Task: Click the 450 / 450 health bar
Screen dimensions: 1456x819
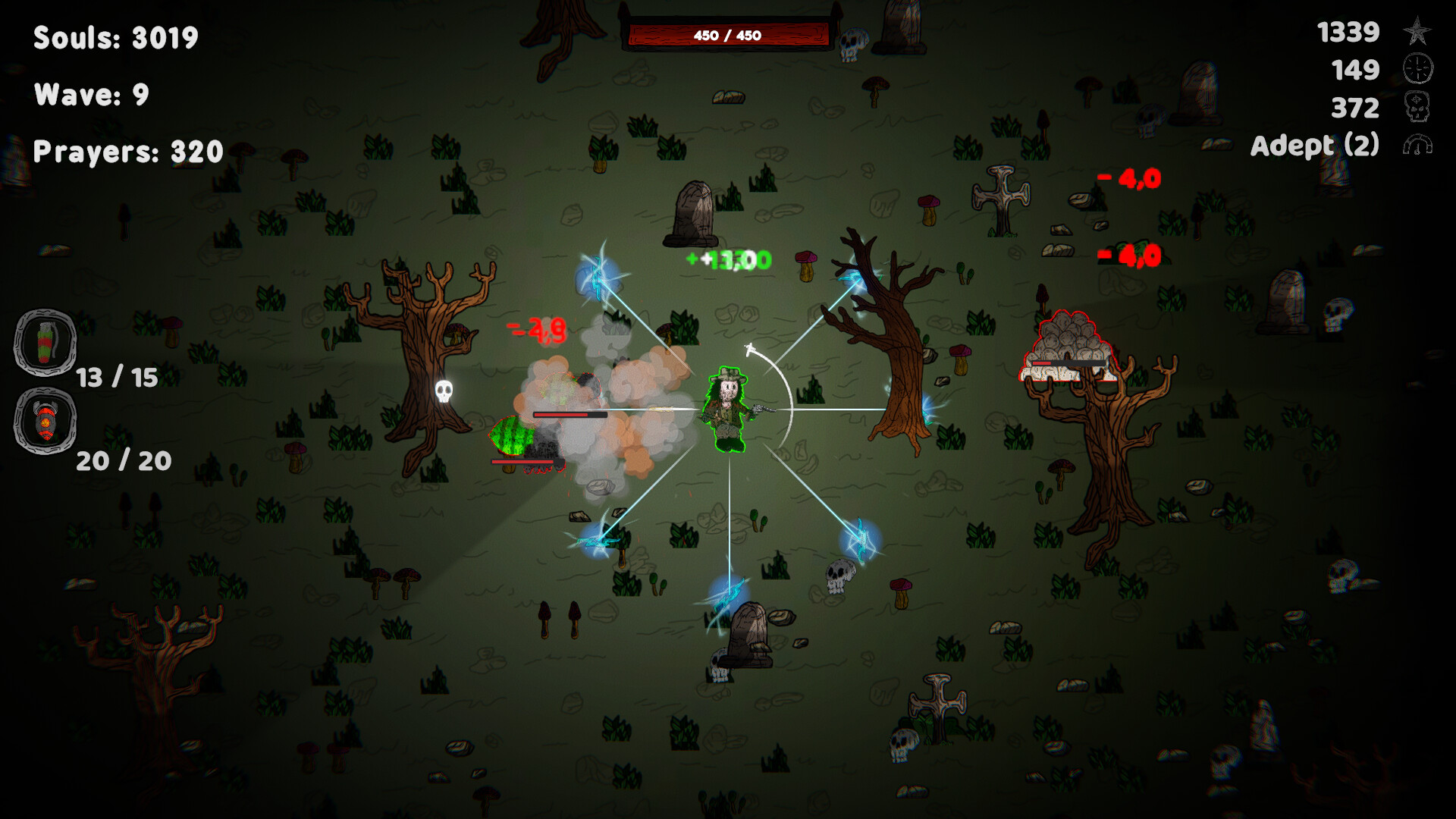Action: (730, 34)
